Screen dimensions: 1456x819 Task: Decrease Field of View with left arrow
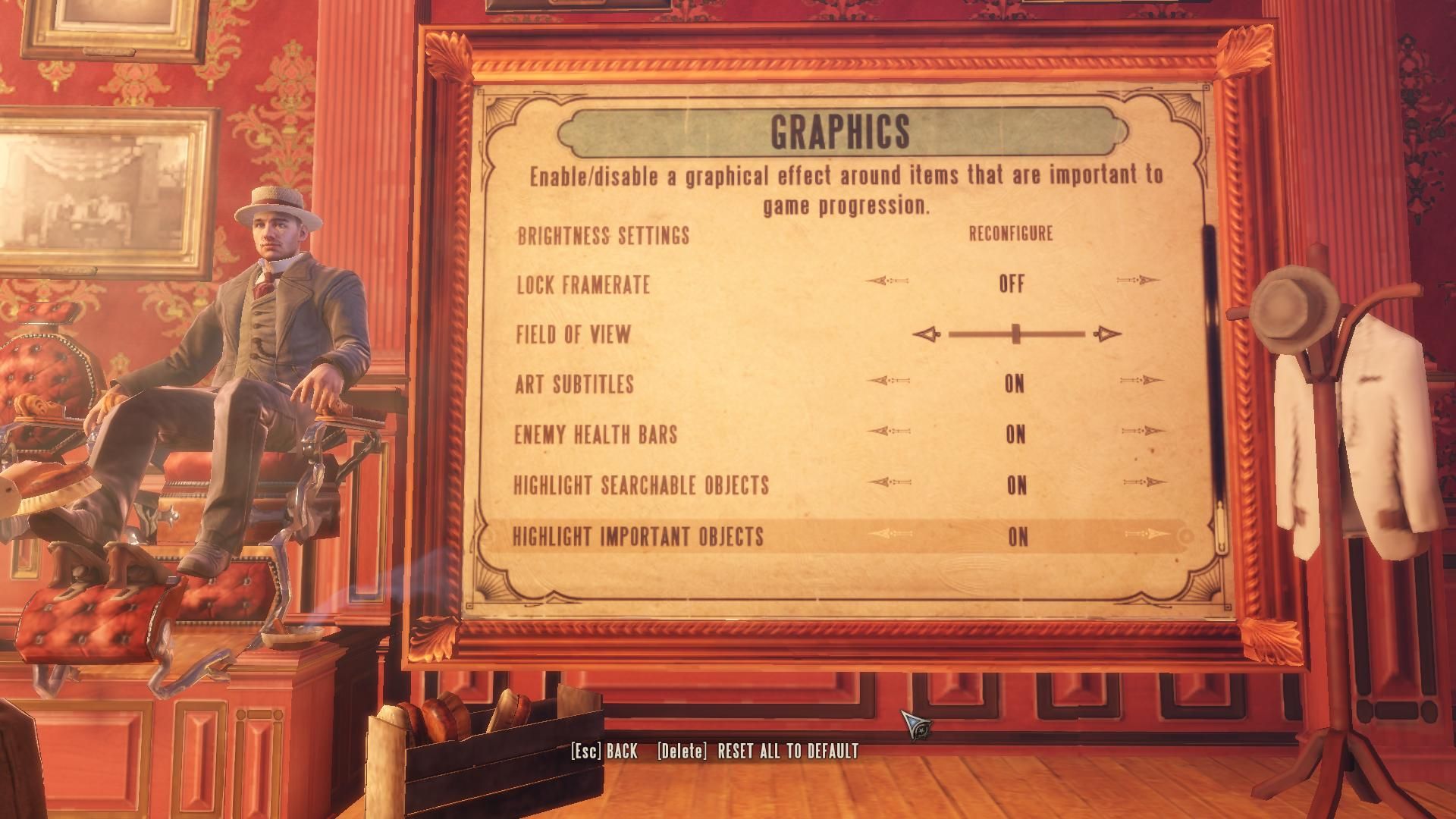[926, 334]
